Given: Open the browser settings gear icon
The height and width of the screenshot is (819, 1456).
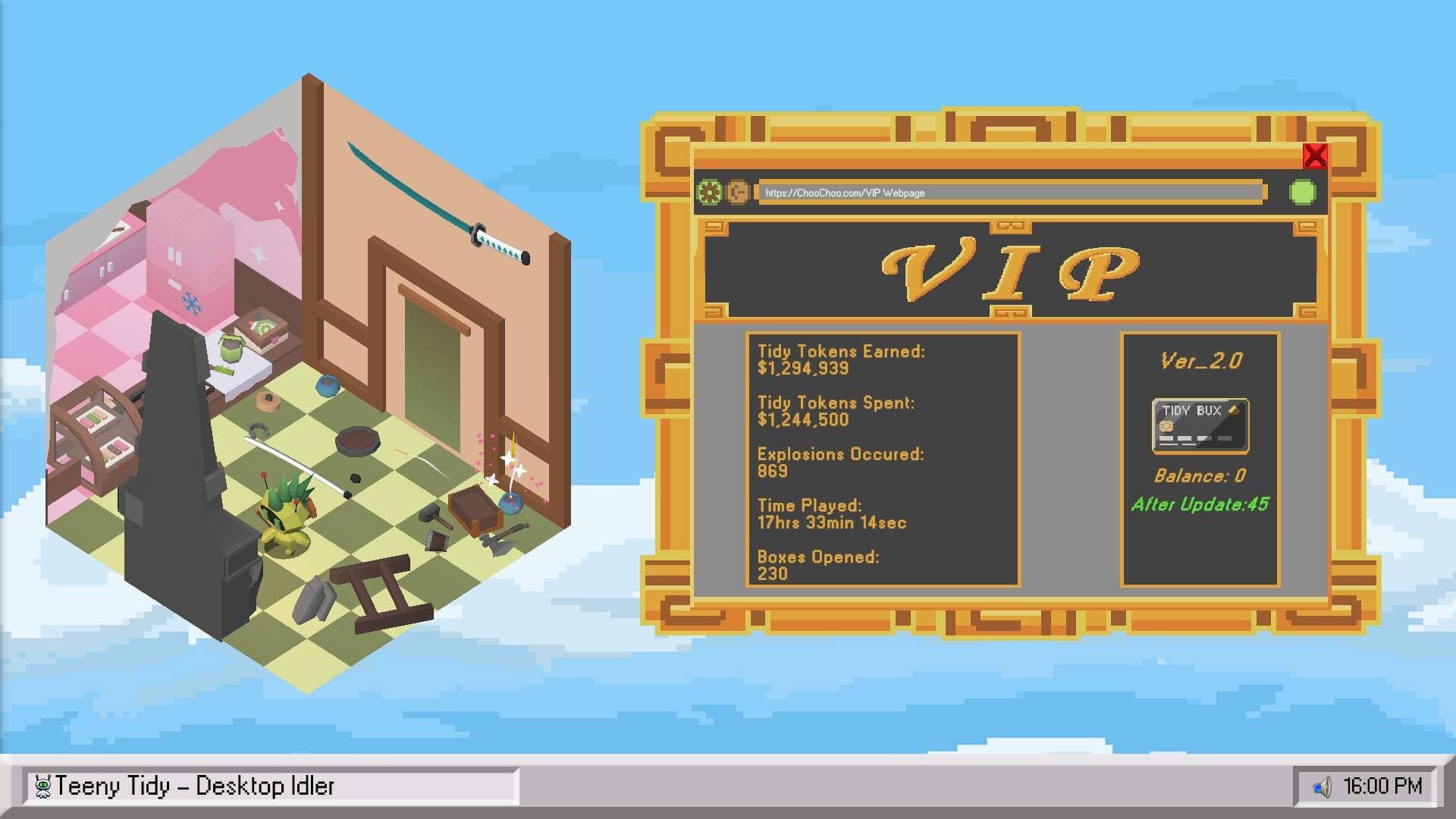Looking at the screenshot, I should (709, 193).
